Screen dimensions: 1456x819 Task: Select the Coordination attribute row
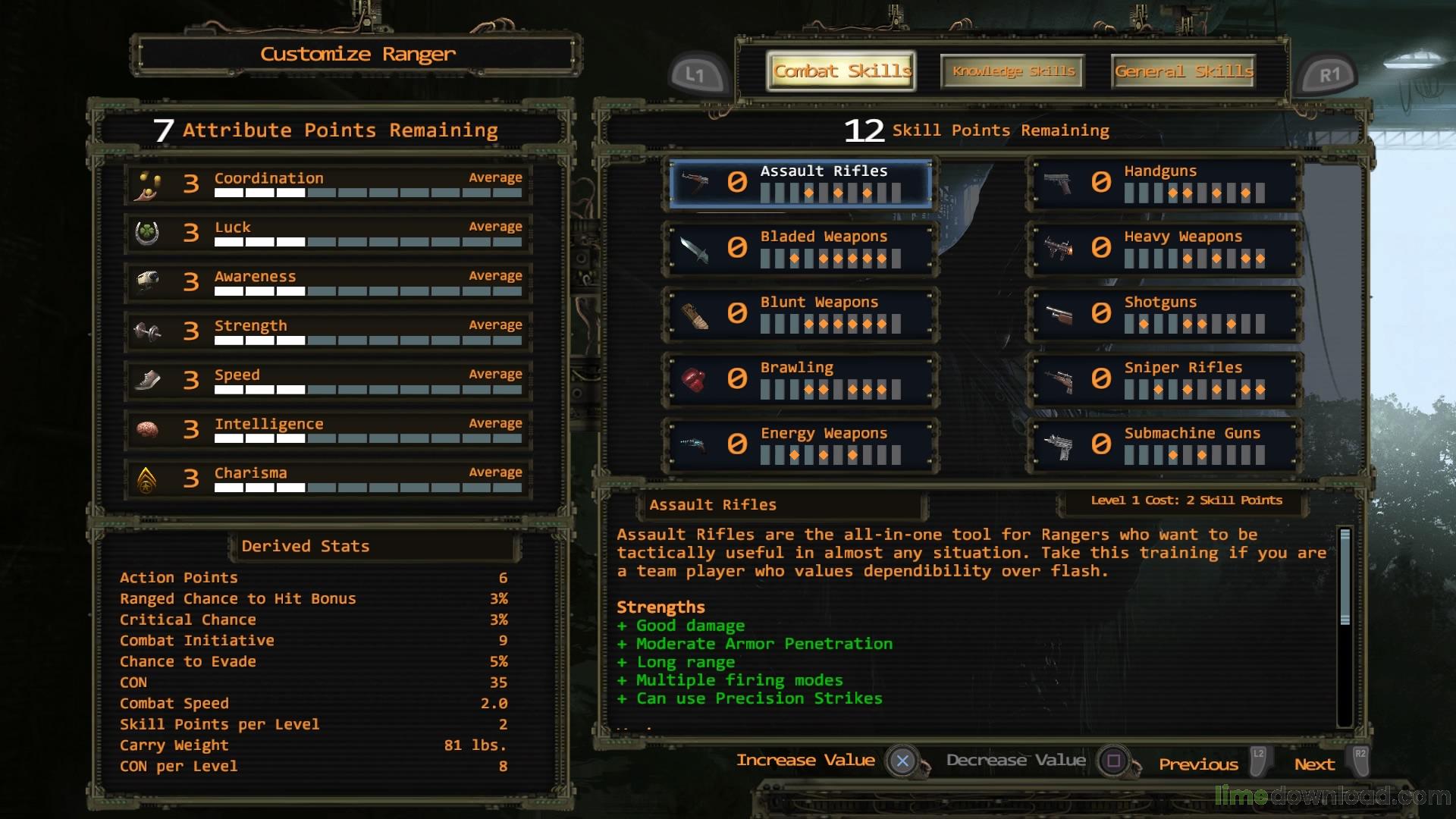coord(328,184)
